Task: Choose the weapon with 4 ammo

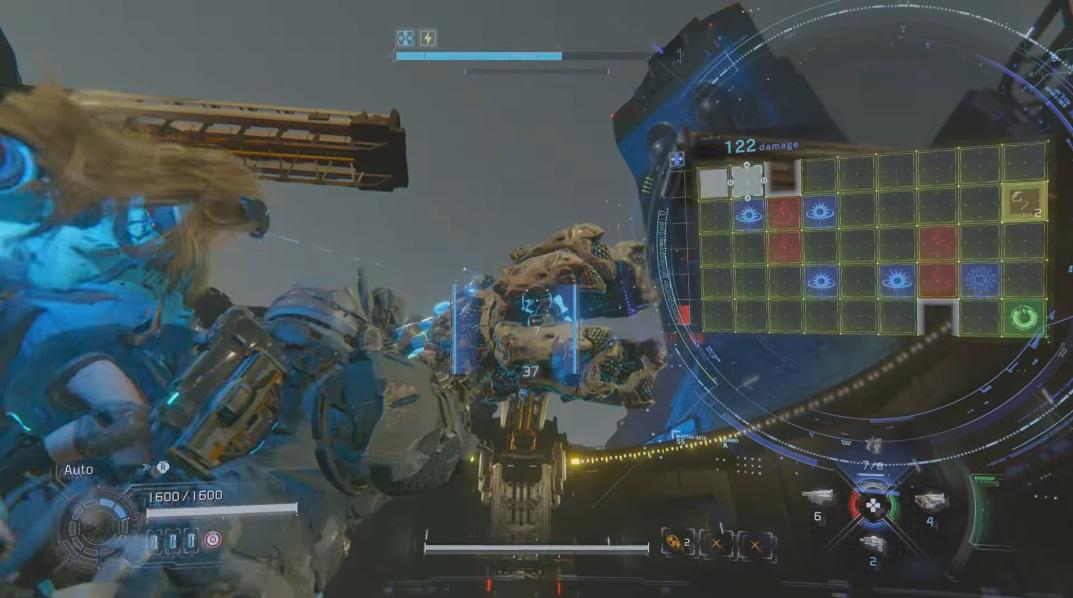Action: pyautogui.click(x=930, y=500)
